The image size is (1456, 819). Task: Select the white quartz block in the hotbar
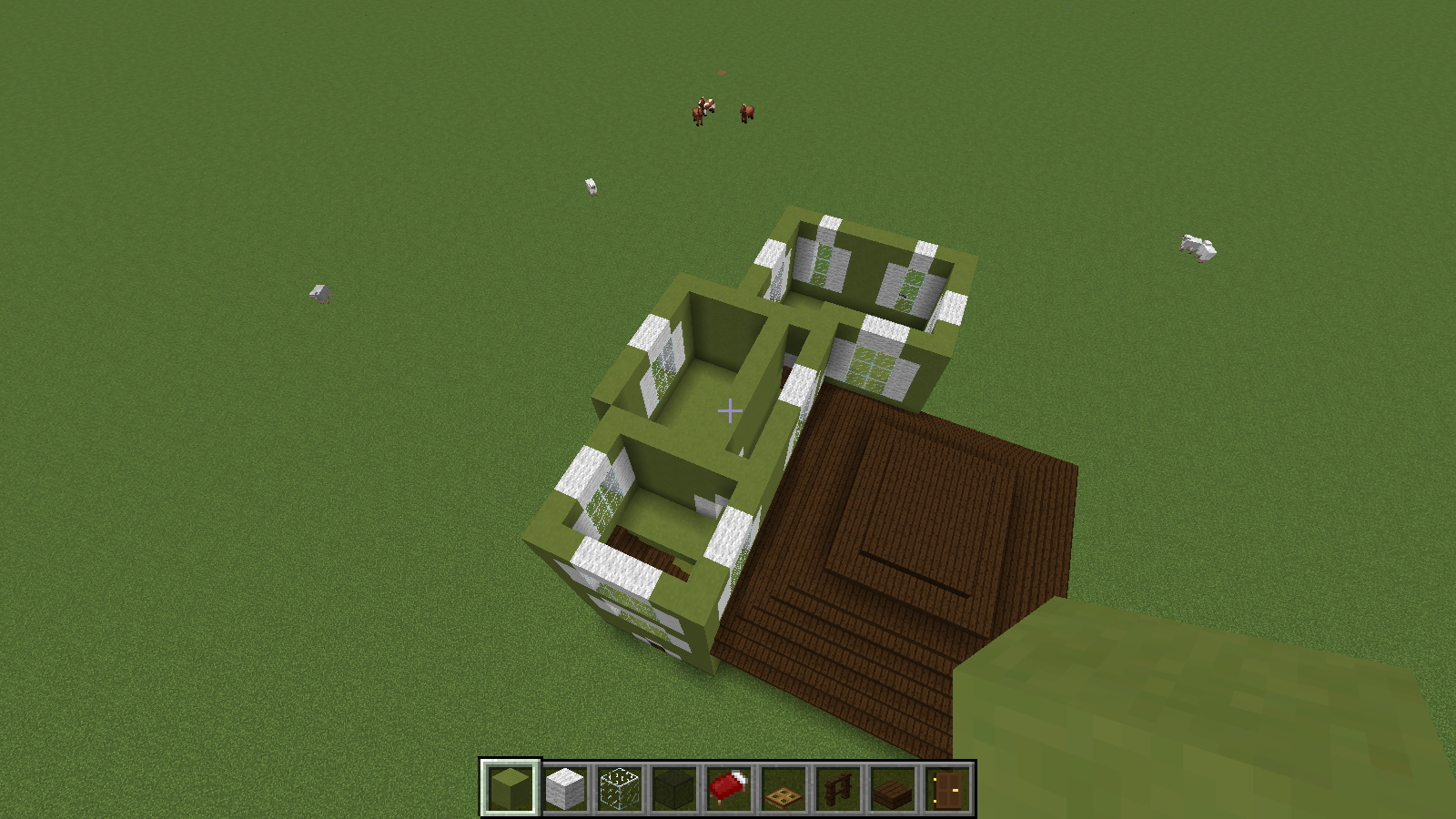coord(564,790)
